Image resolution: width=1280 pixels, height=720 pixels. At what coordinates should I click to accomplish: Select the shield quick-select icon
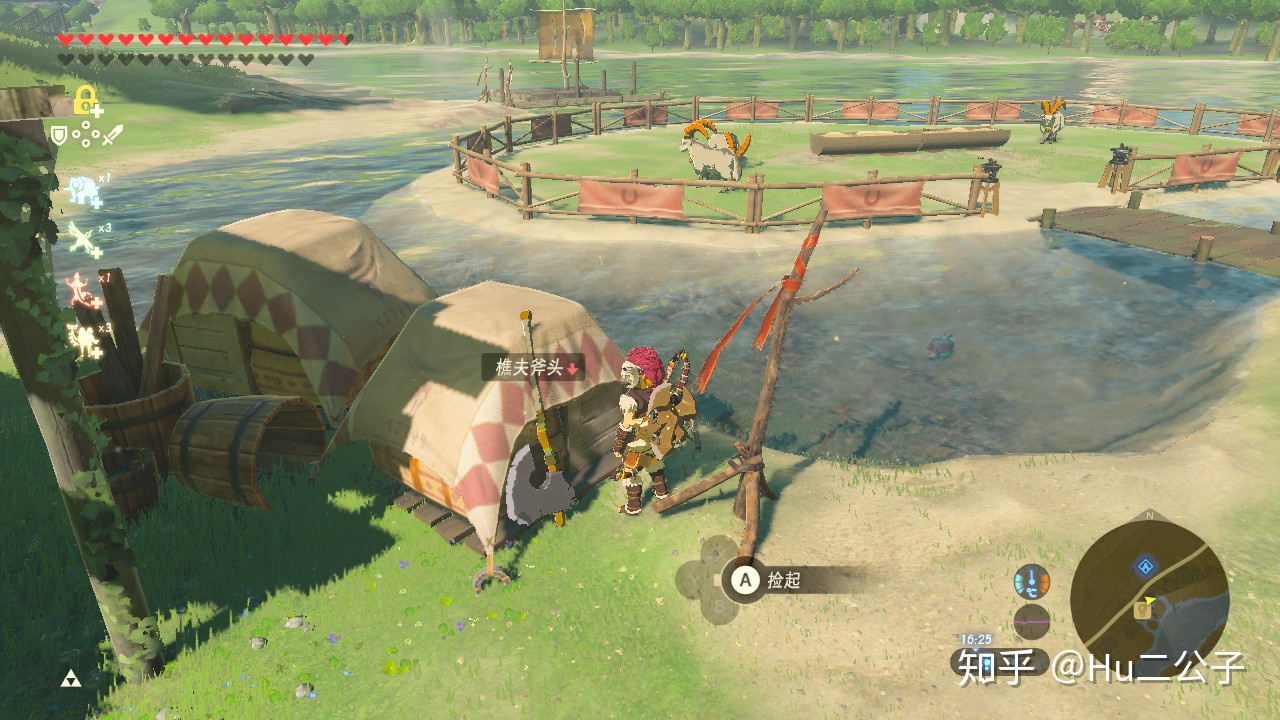point(60,133)
